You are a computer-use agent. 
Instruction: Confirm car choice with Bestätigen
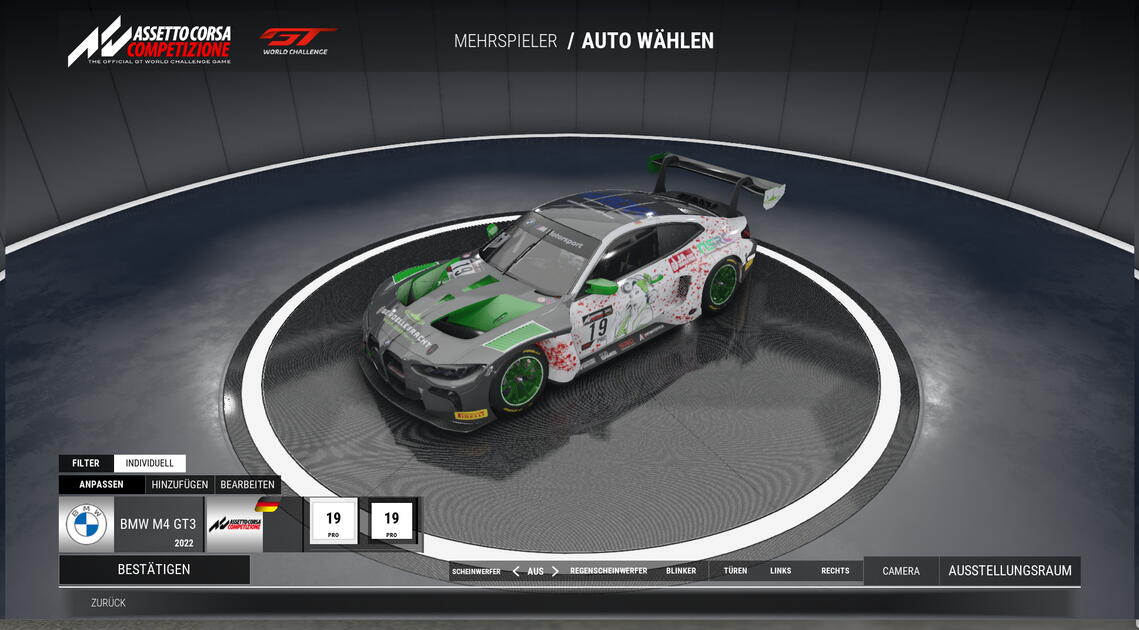154,570
